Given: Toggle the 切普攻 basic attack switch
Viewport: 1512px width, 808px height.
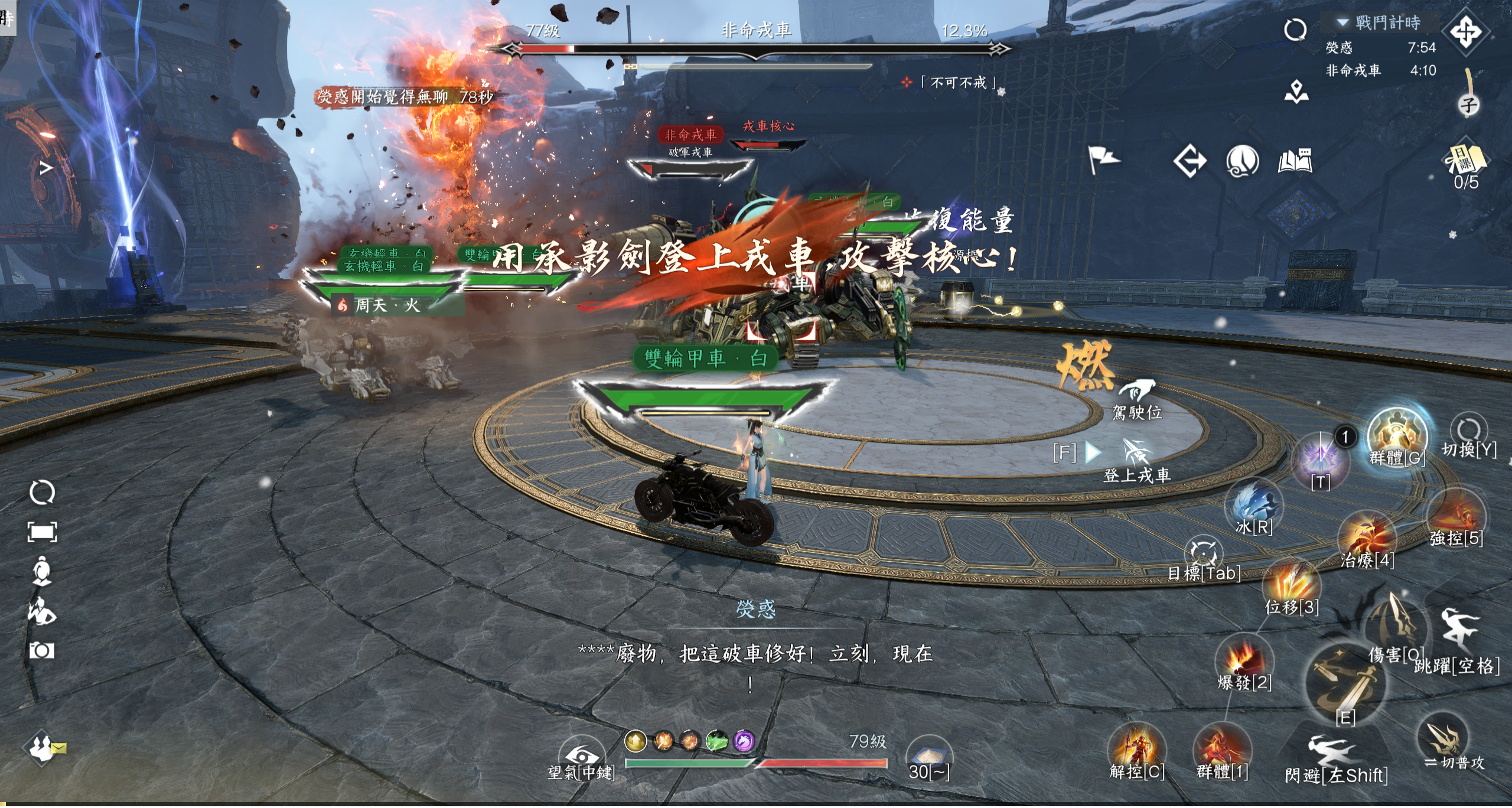Looking at the screenshot, I should (1443, 739).
